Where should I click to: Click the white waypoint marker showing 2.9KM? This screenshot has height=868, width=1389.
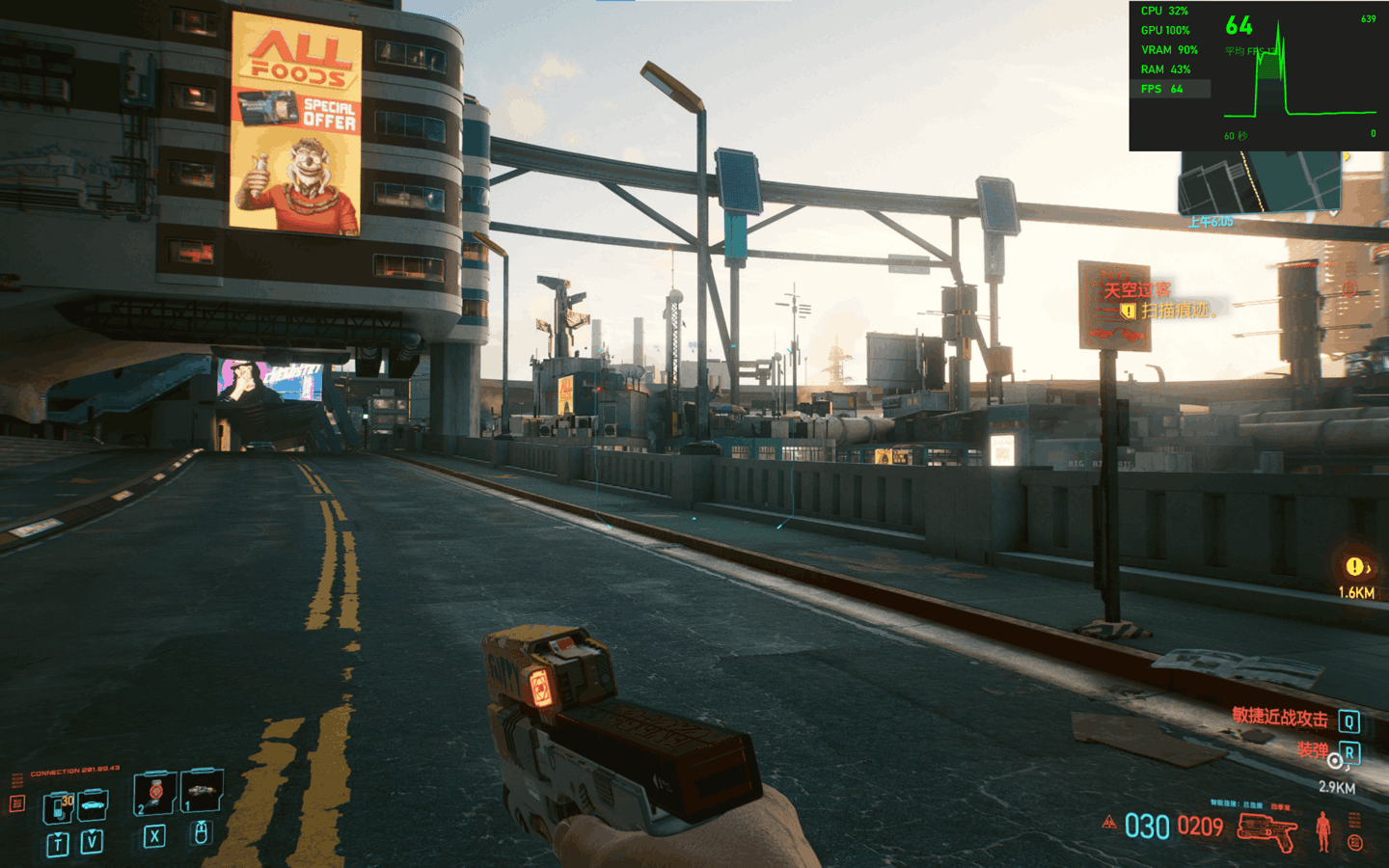tap(1335, 762)
